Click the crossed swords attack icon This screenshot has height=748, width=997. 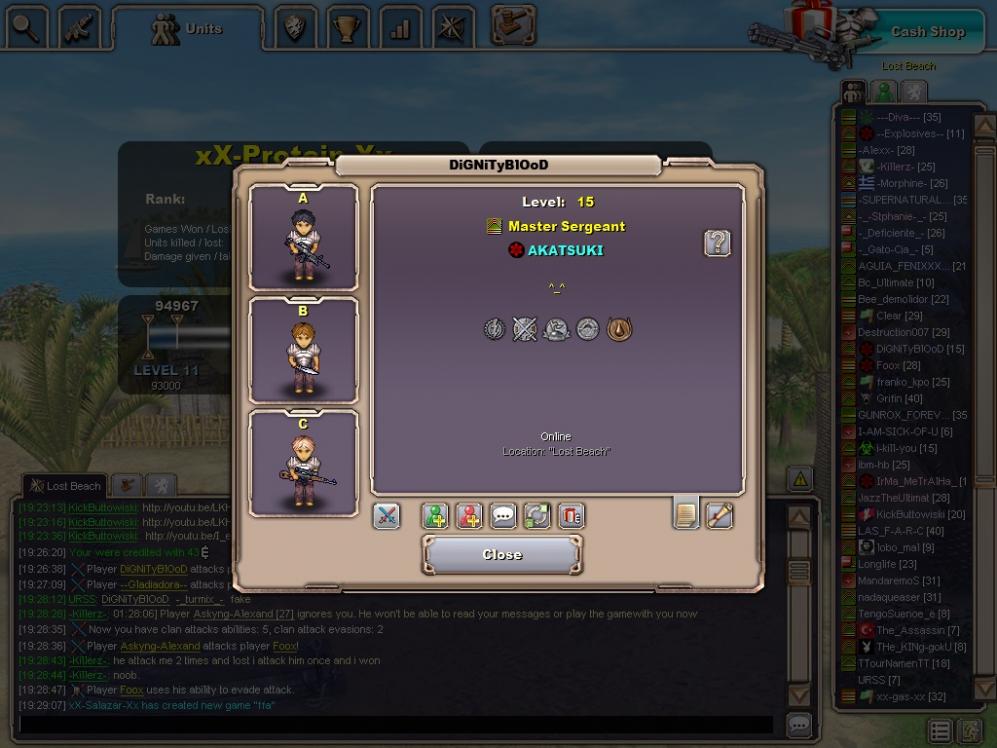point(387,516)
